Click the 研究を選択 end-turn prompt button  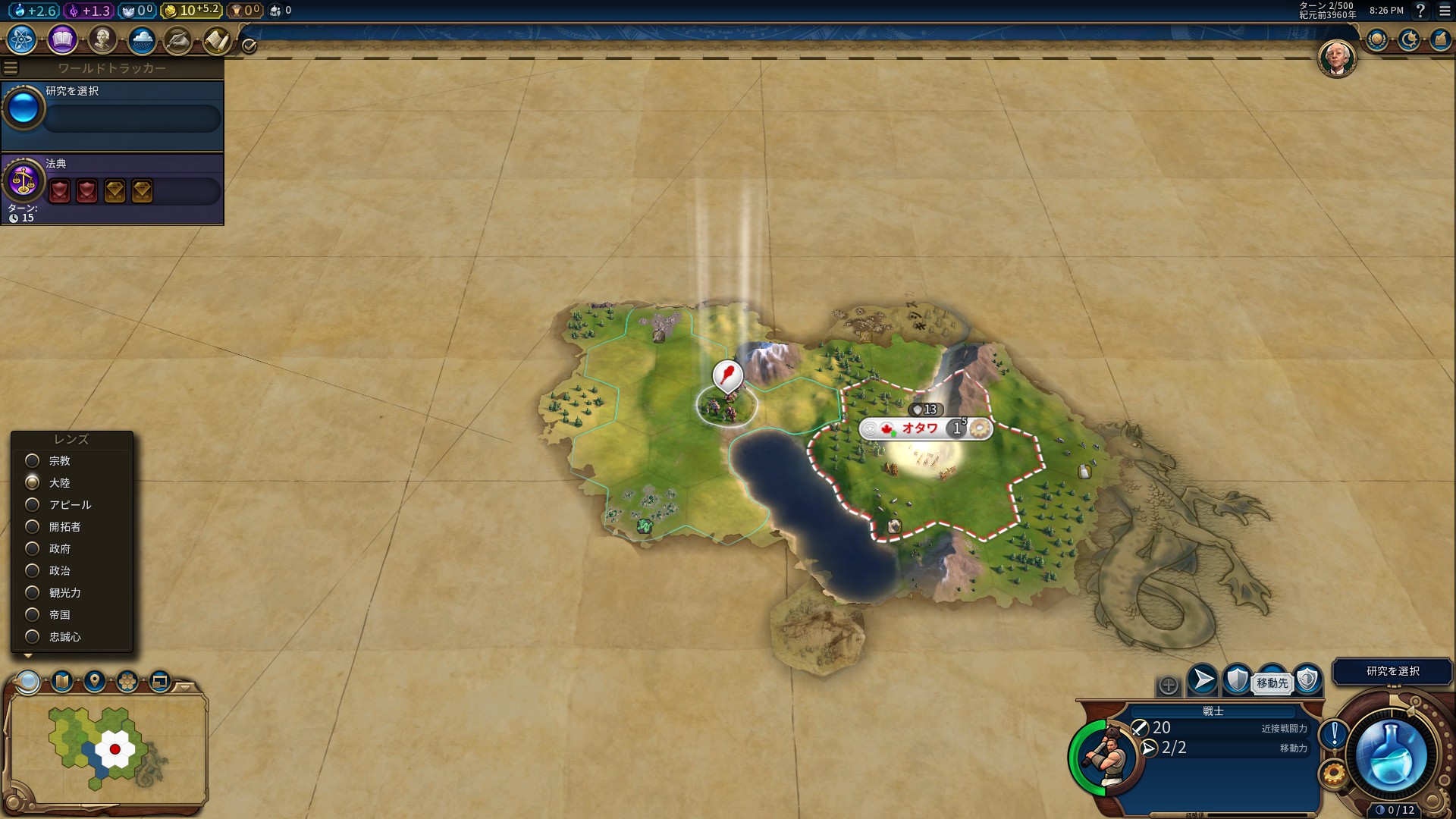tap(1392, 671)
